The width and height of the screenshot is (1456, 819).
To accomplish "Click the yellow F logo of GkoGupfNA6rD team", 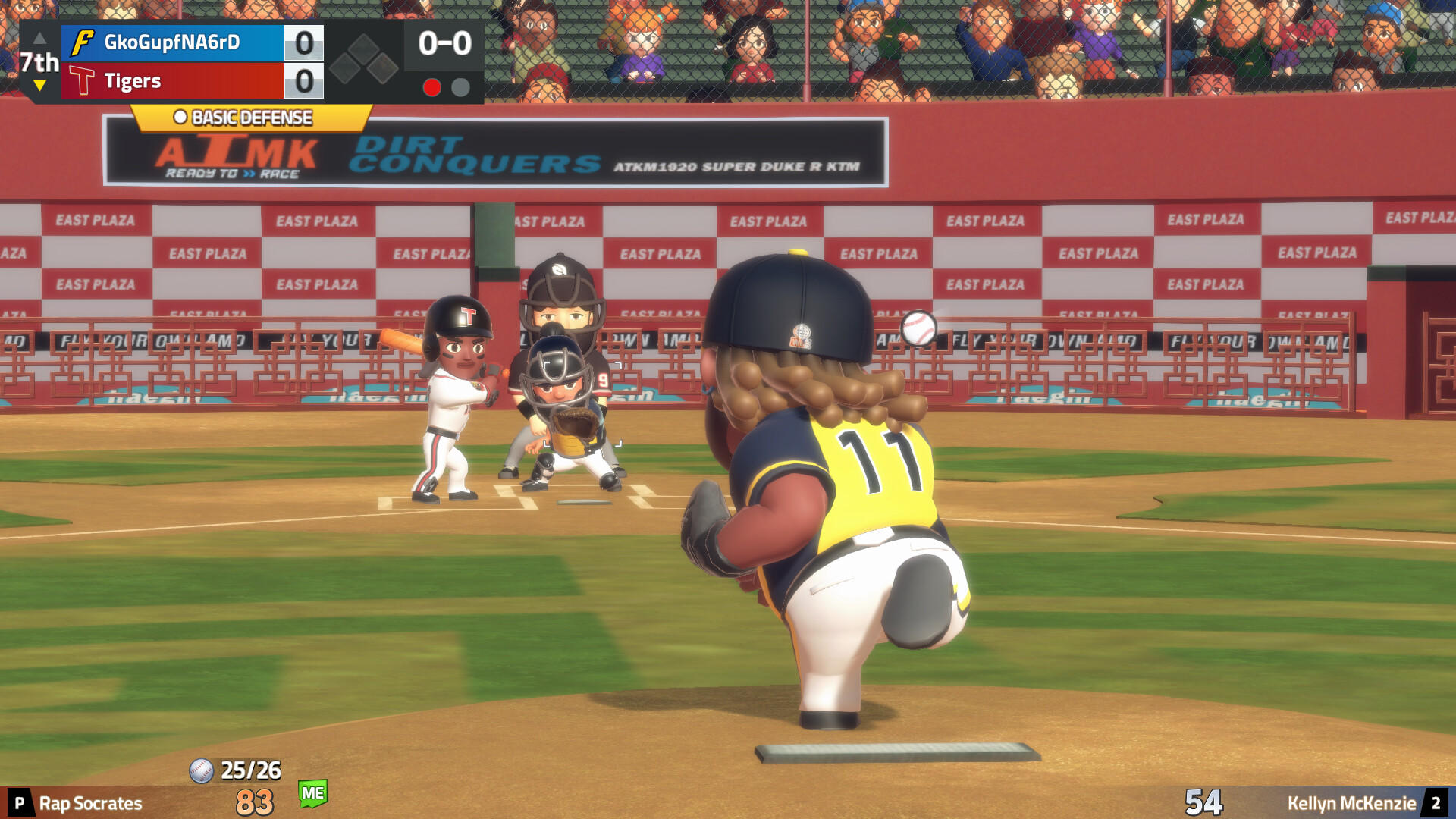I will pos(83,42).
